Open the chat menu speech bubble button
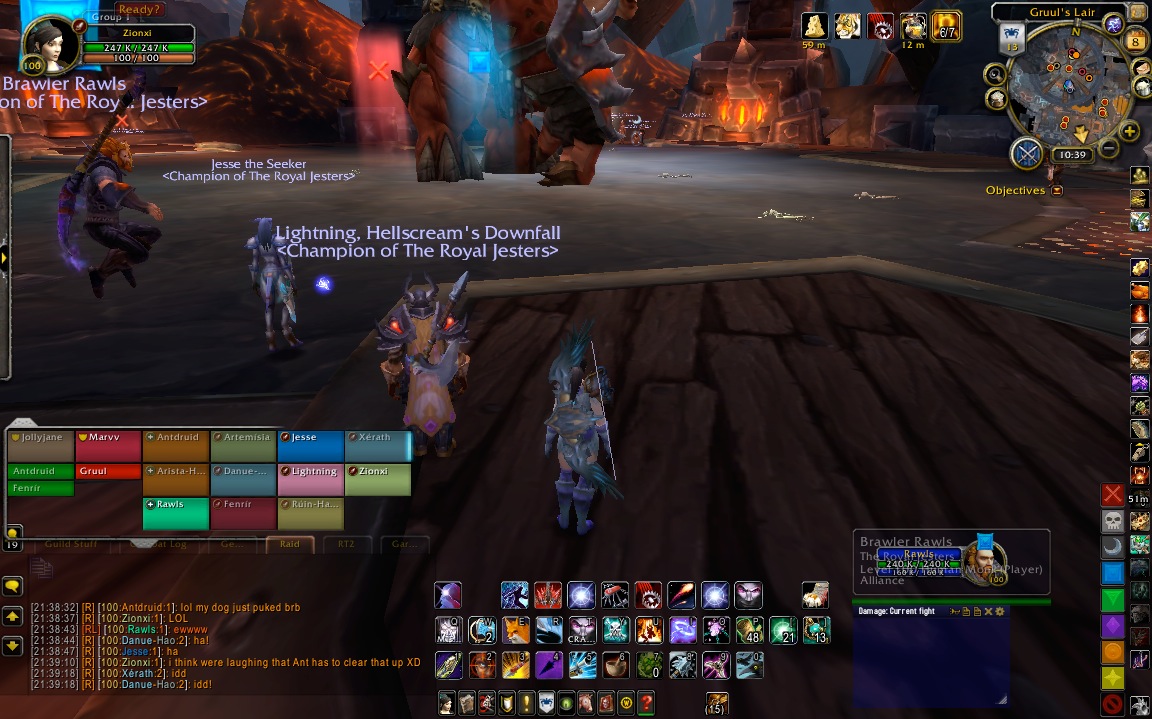This screenshot has width=1152, height=719. coord(12,586)
